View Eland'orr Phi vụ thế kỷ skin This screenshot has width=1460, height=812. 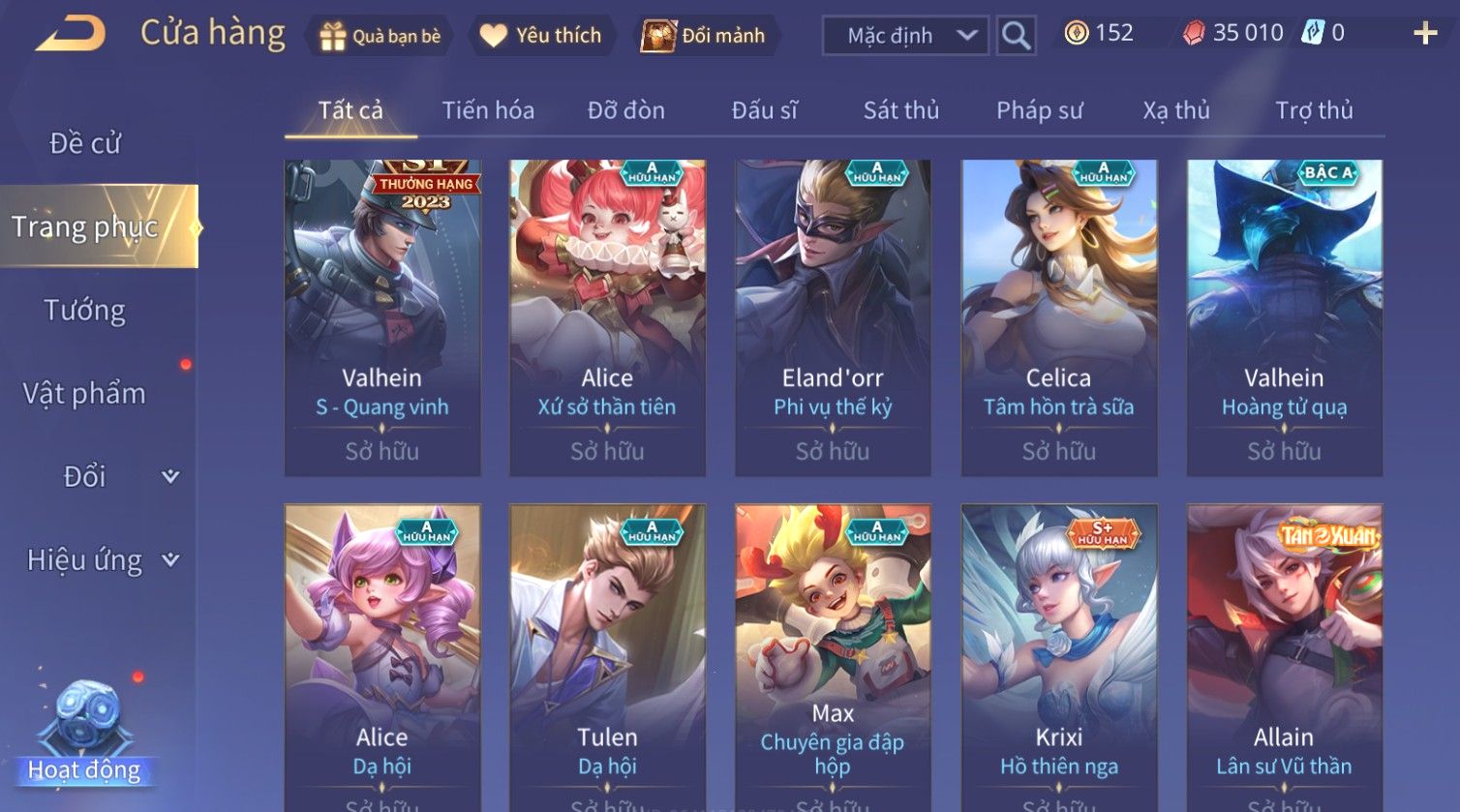click(833, 317)
